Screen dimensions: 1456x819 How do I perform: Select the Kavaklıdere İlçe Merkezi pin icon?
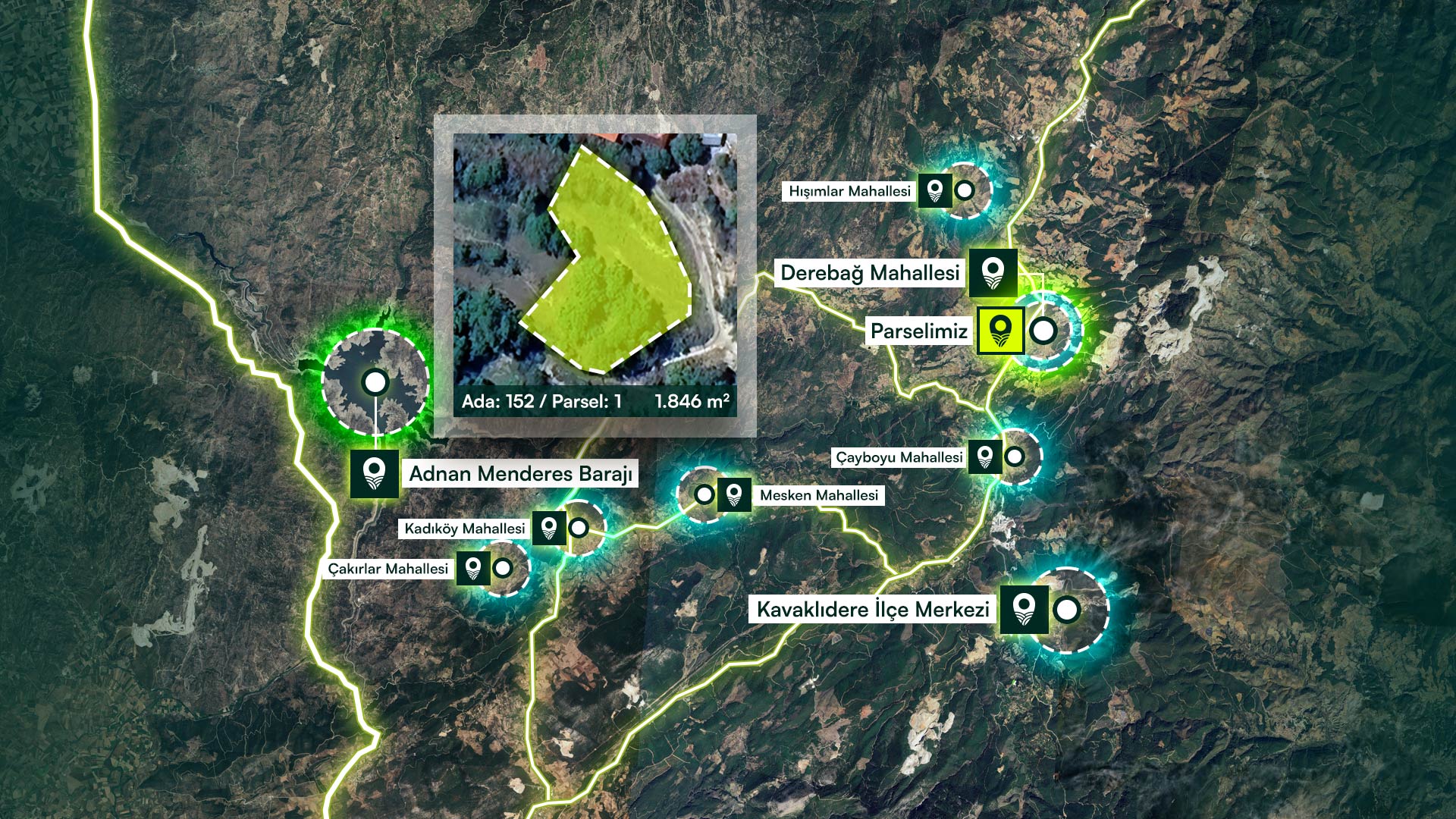pyautogui.click(x=1024, y=609)
